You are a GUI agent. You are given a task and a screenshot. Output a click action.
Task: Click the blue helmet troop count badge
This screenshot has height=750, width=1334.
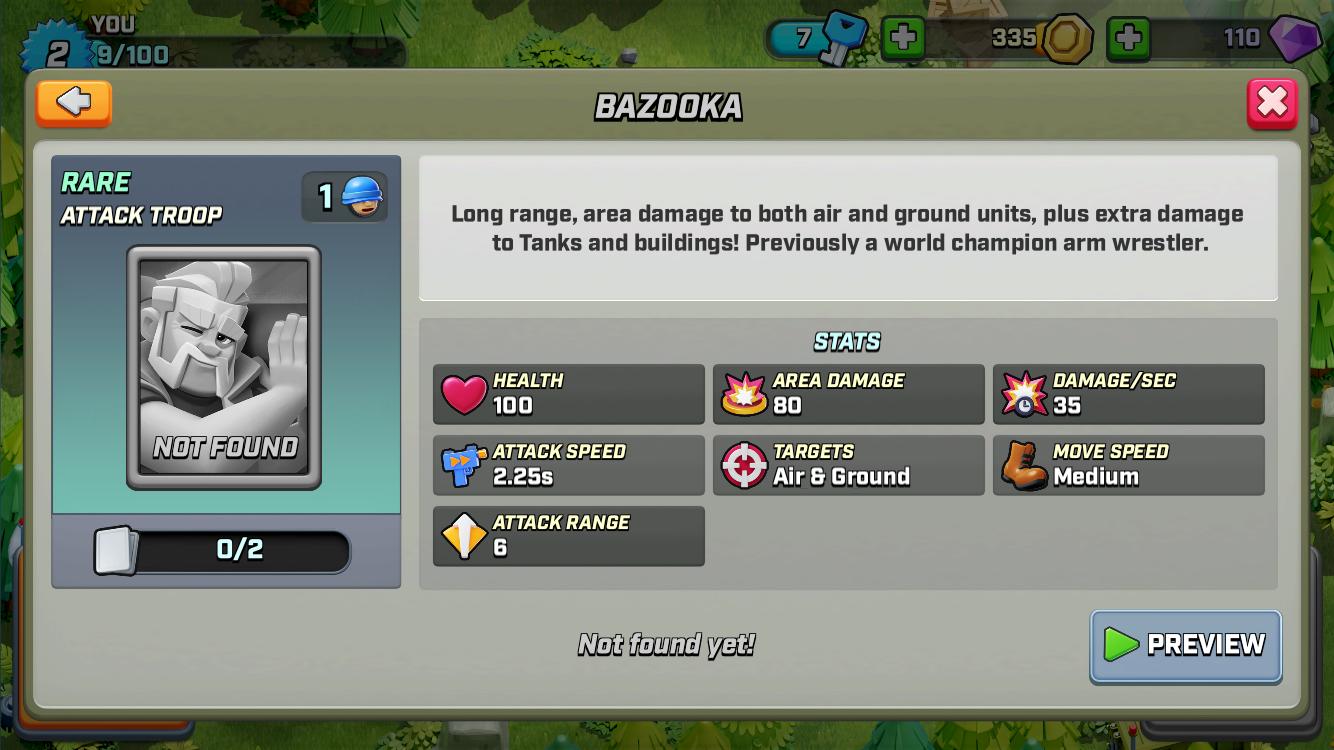point(344,195)
